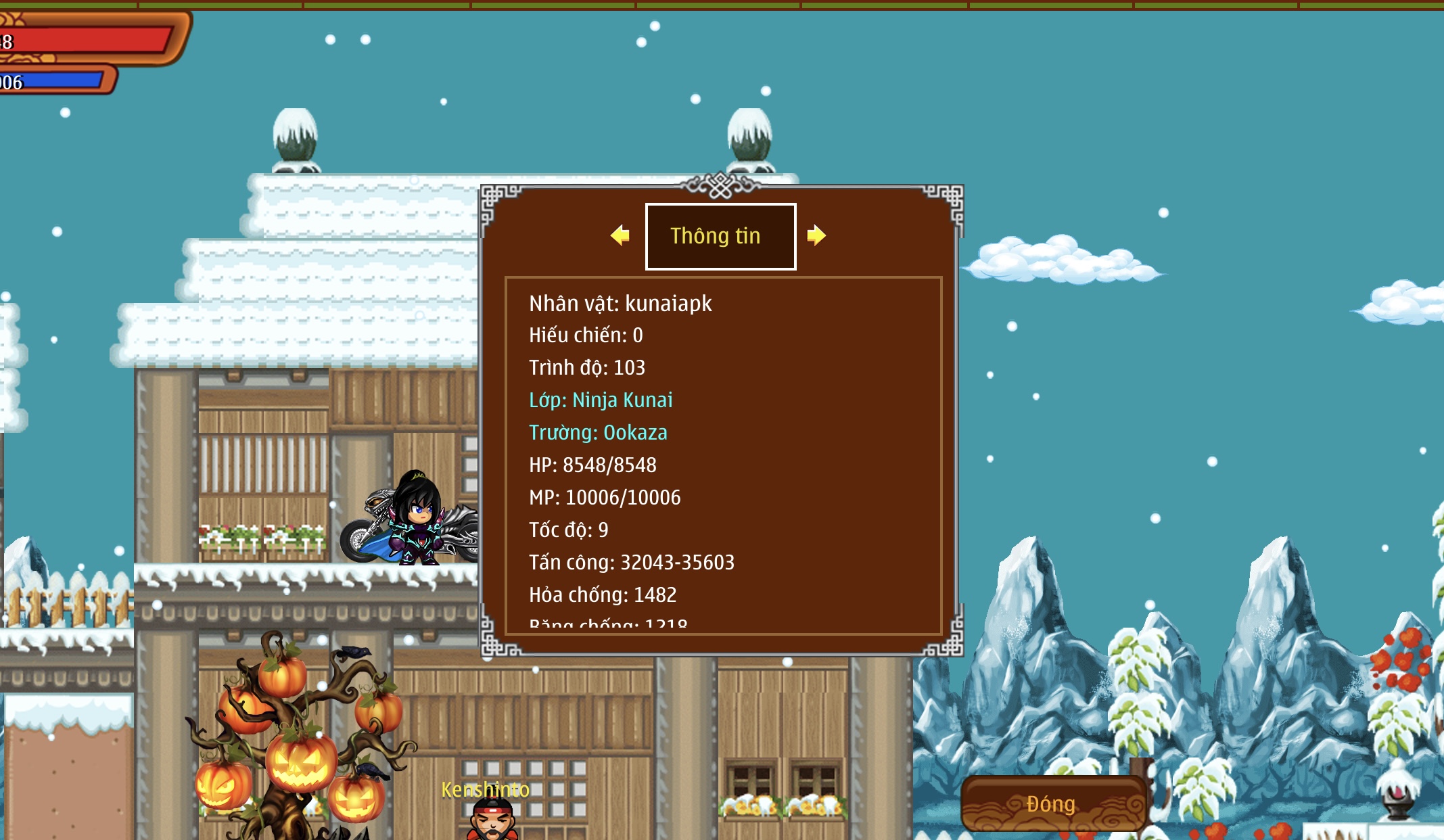Close the panel with the Đóng button
Image resolution: width=1444 pixels, height=840 pixels.
coord(1052,803)
